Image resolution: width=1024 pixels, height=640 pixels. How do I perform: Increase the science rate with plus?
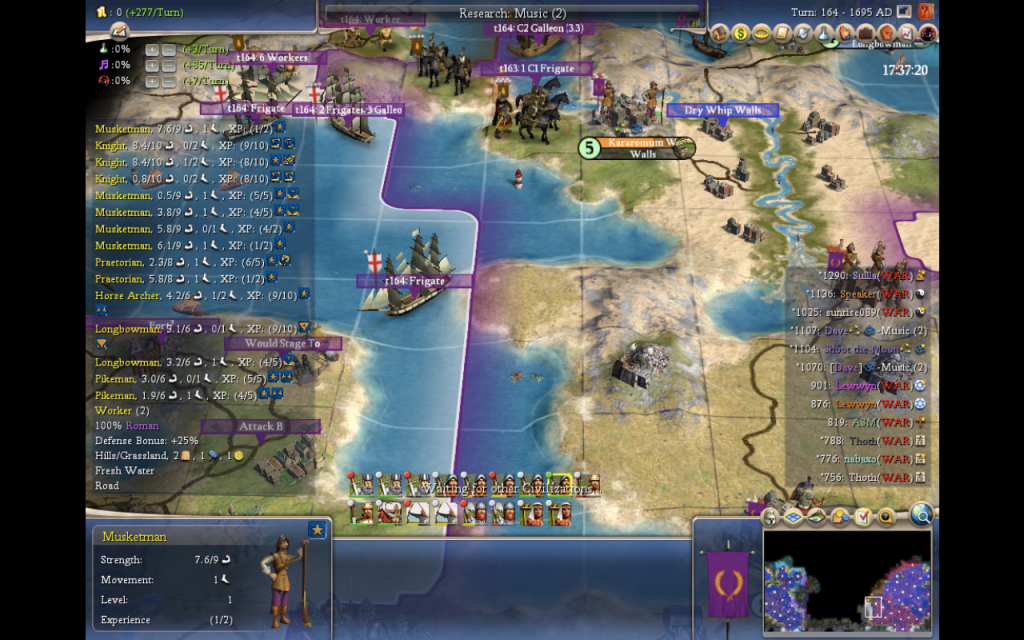click(151, 49)
